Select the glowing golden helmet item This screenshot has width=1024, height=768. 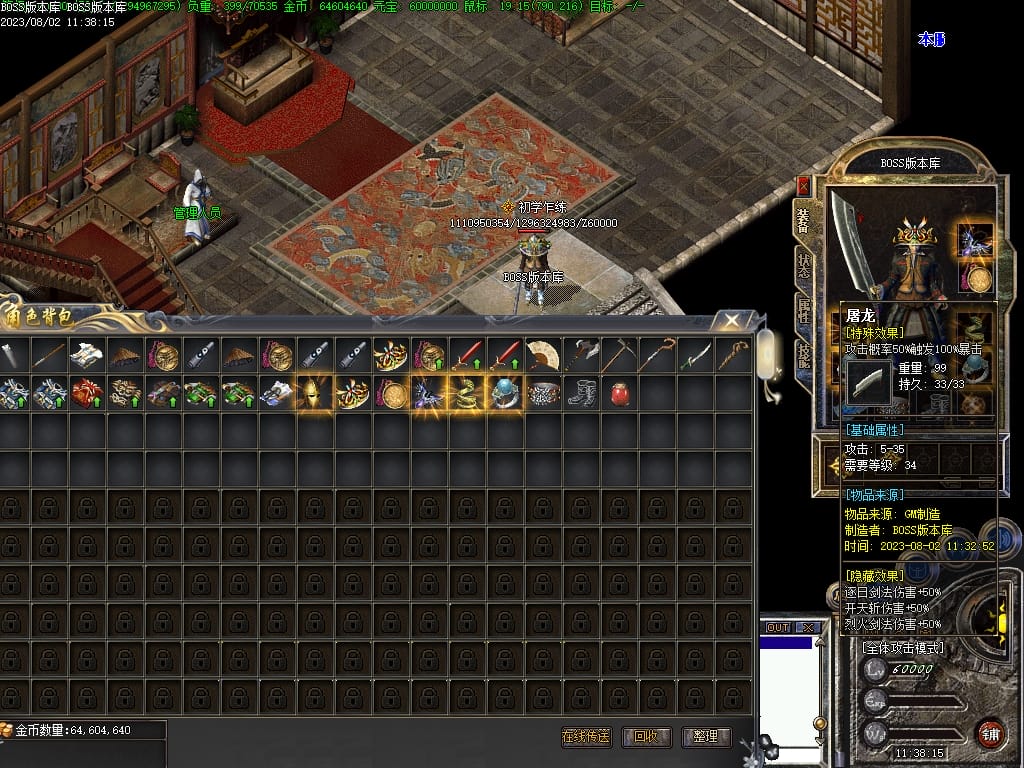coord(314,393)
